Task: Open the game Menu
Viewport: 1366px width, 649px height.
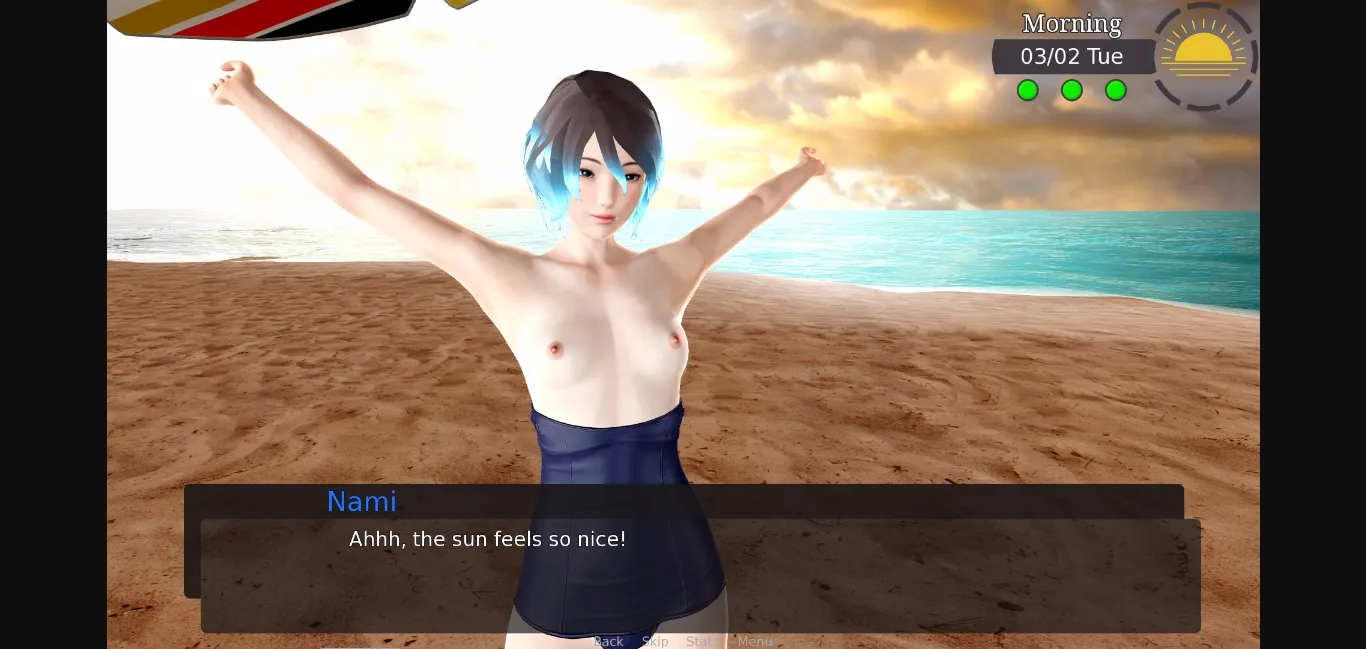Action: point(755,641)
